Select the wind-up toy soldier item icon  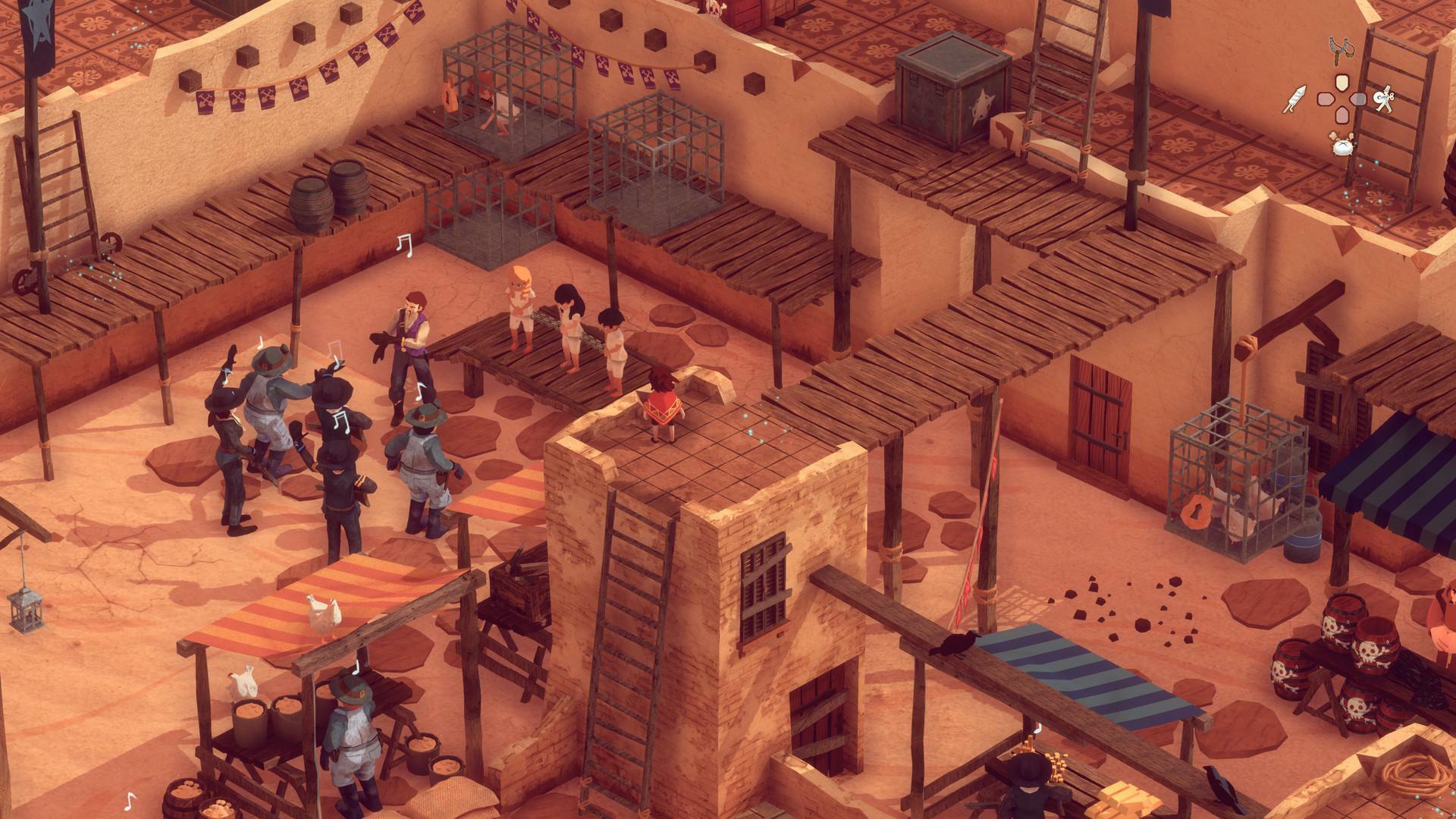coord(1383,99)
